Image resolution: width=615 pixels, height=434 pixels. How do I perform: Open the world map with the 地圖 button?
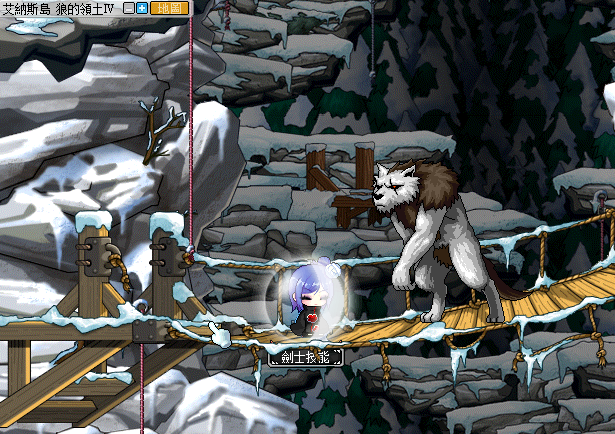pyautogui.click(x=168, y=8)
